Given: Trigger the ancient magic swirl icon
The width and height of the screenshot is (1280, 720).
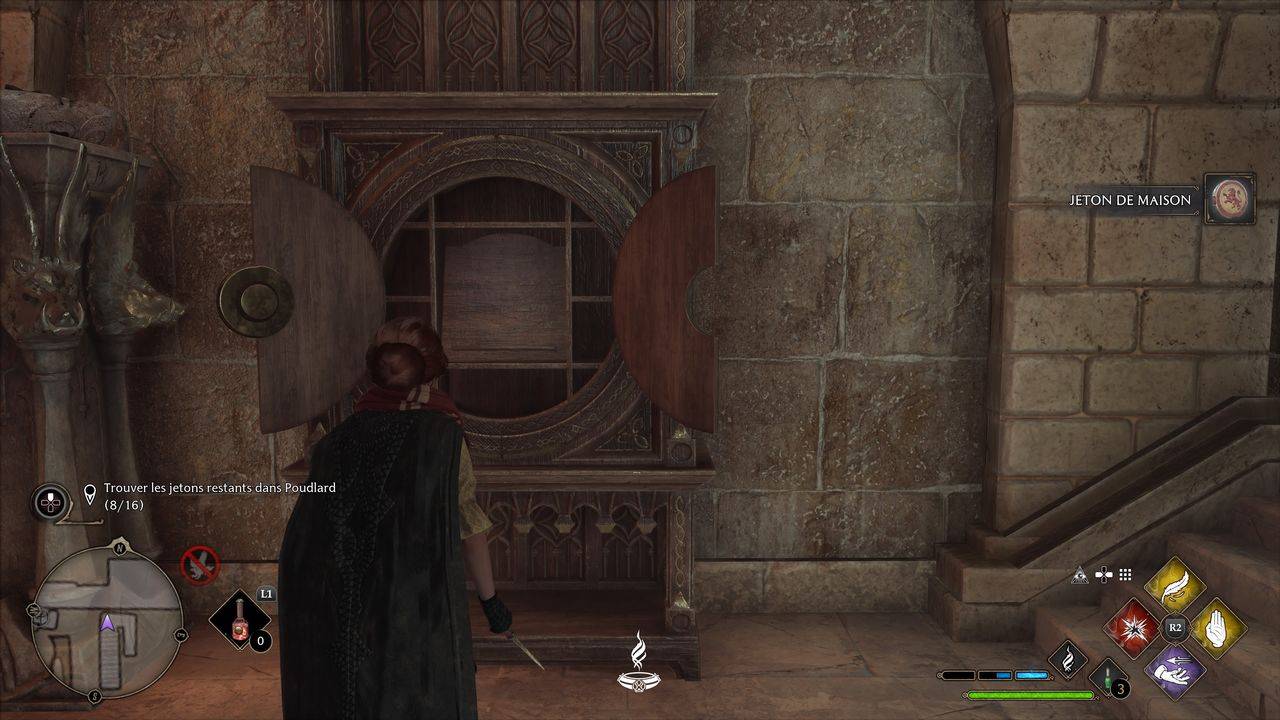Looking at the screenshot, I should click(1068, 659).
